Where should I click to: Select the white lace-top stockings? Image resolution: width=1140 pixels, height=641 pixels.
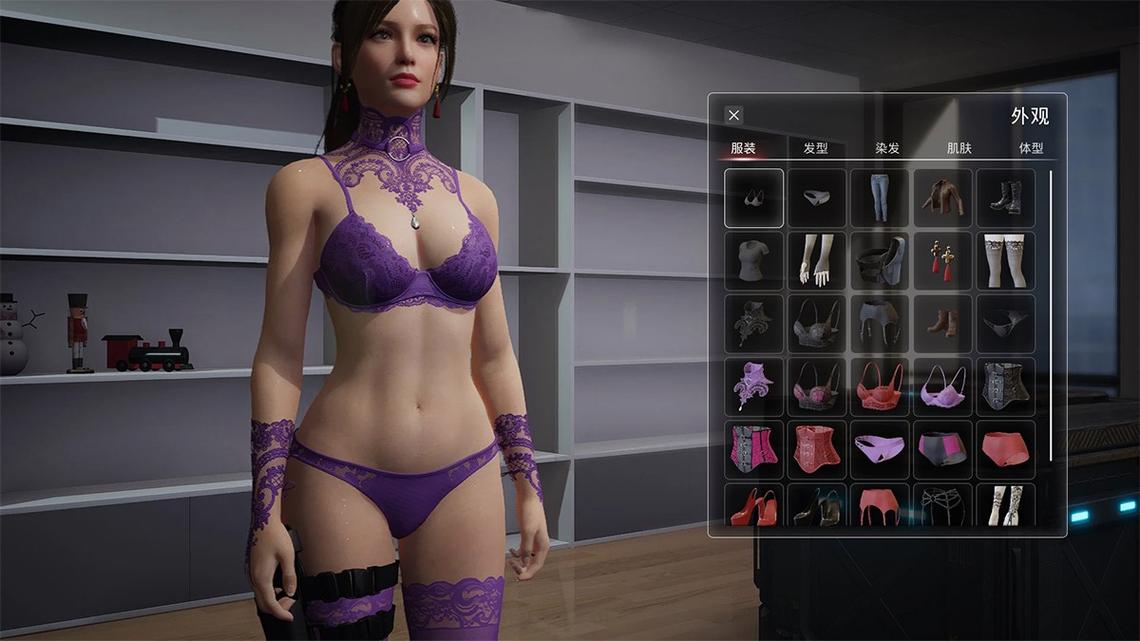click(1005, 261)
